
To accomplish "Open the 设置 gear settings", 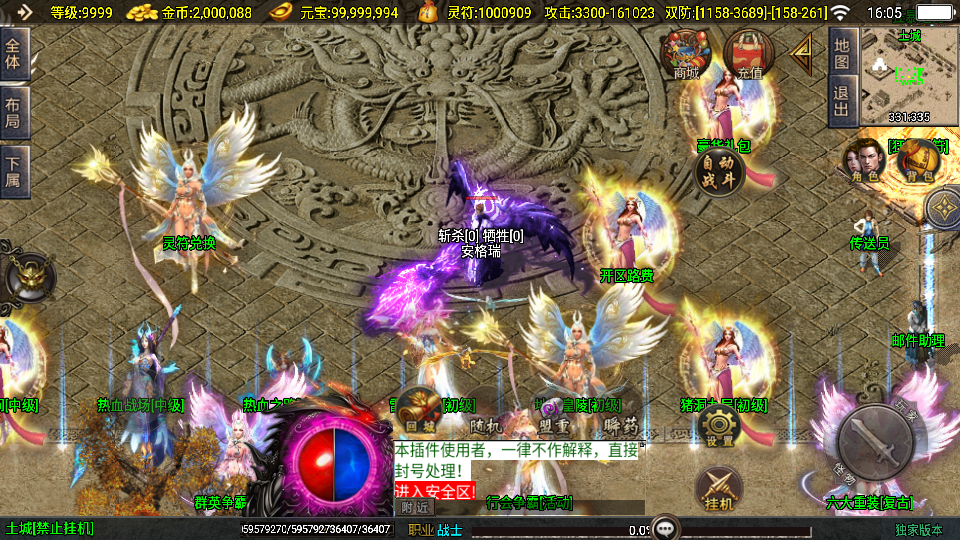I will point(720,426).
